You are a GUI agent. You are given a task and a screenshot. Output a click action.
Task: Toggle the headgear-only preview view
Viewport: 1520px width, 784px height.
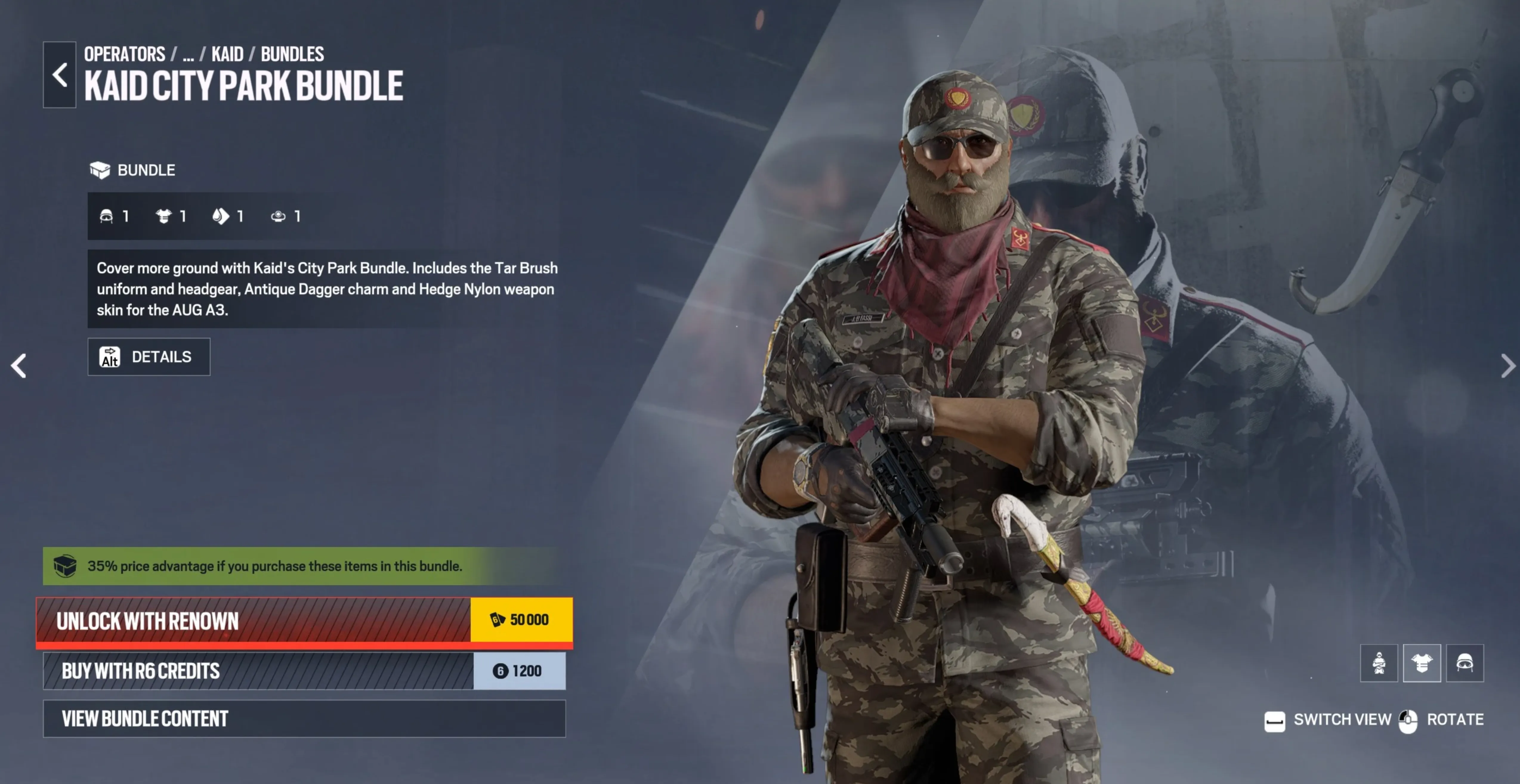click(x=1465, y=663)
